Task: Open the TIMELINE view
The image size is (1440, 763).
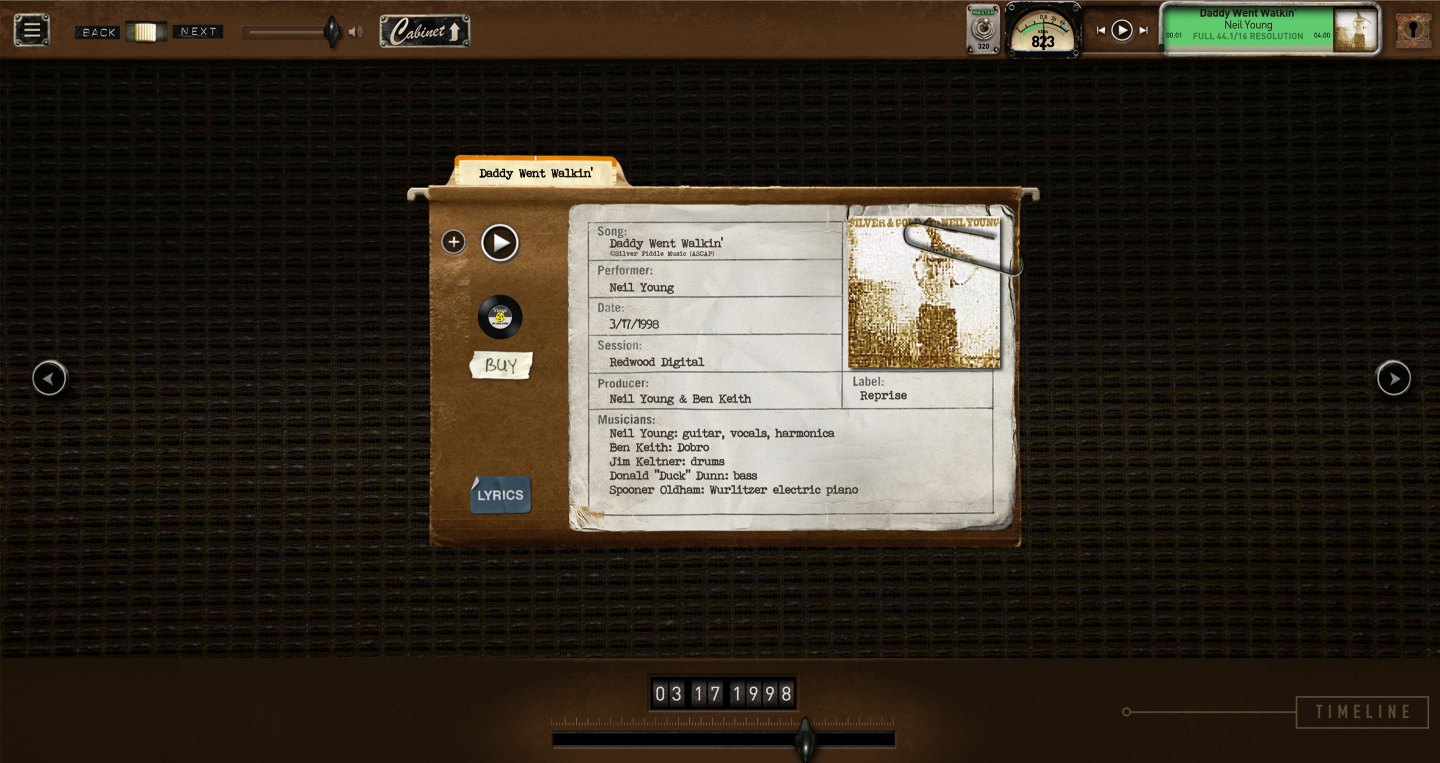Action: click(x=1362, y=712)
